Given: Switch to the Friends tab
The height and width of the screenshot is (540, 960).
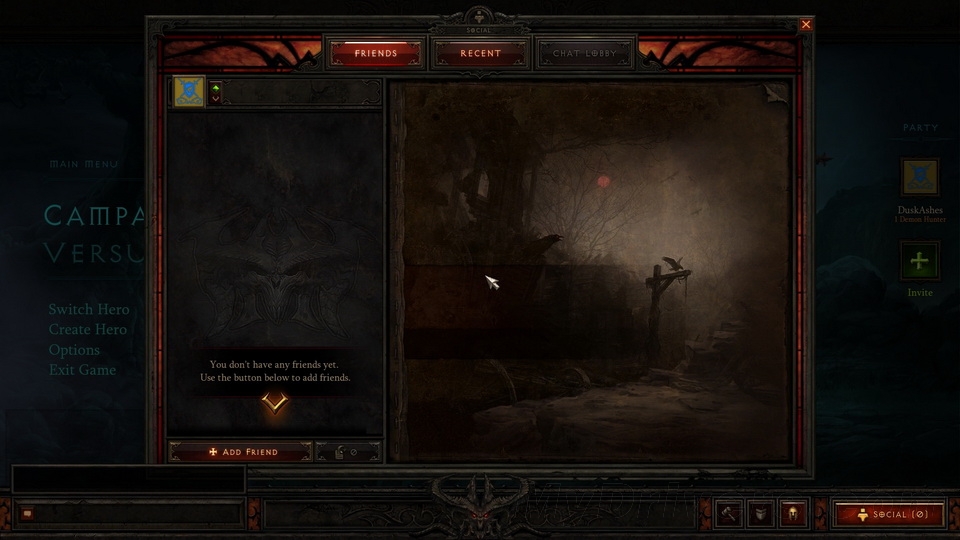Looking at the screenshot, I should tap(376, 53).
